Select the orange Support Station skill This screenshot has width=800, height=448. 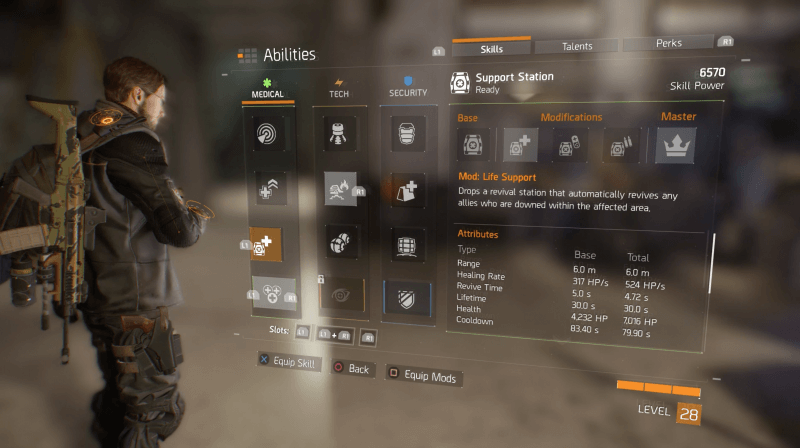coord(267,243)
